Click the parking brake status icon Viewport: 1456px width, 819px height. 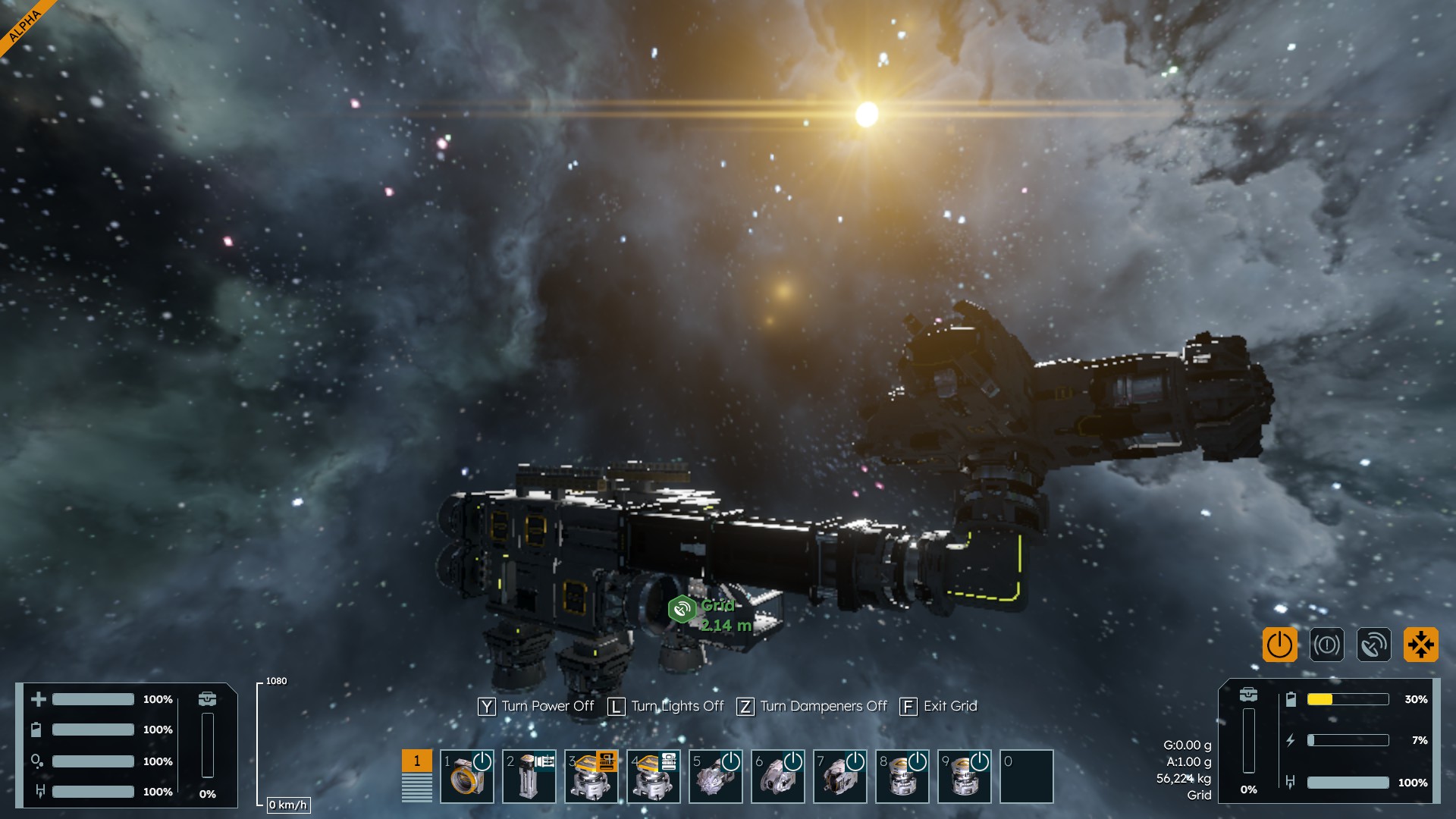click(x=1326, y=645)
